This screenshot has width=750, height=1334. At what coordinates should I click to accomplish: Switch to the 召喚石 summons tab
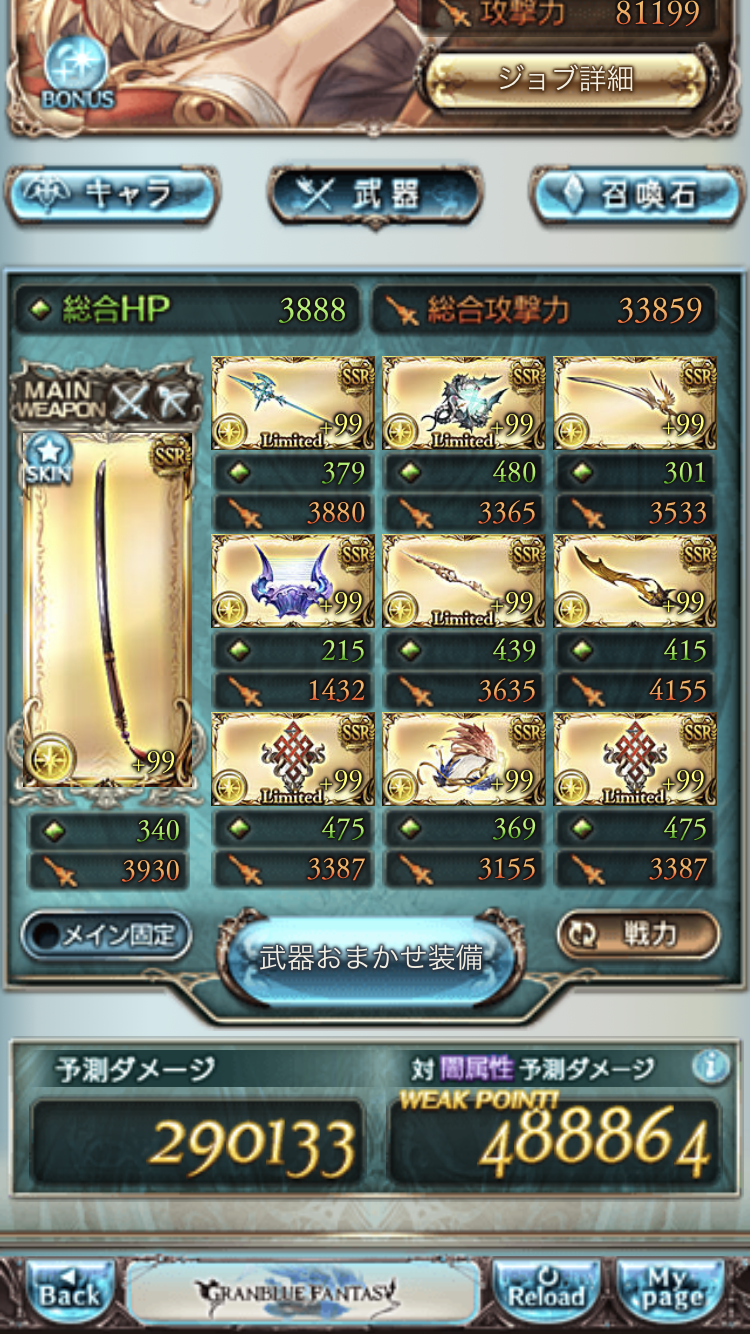pyautogui.click(x=637, y=194)
